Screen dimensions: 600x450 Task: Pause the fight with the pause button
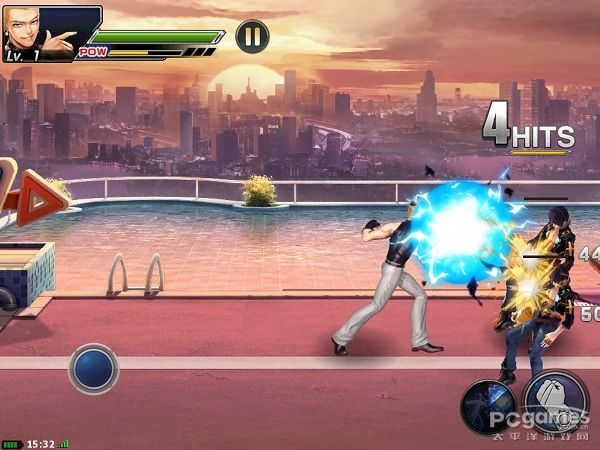(x=252, y=37)
